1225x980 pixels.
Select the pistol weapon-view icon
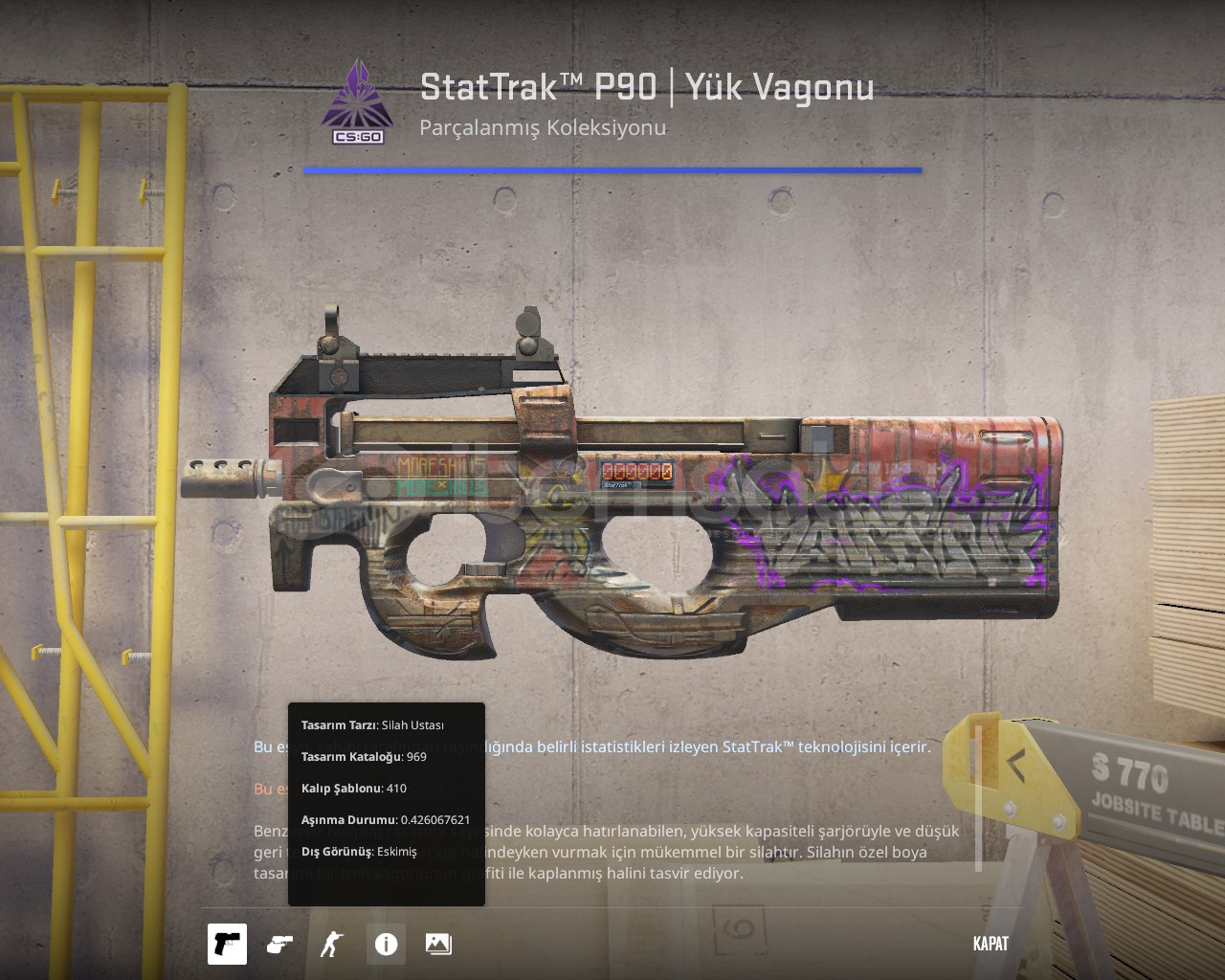point(227,944)
